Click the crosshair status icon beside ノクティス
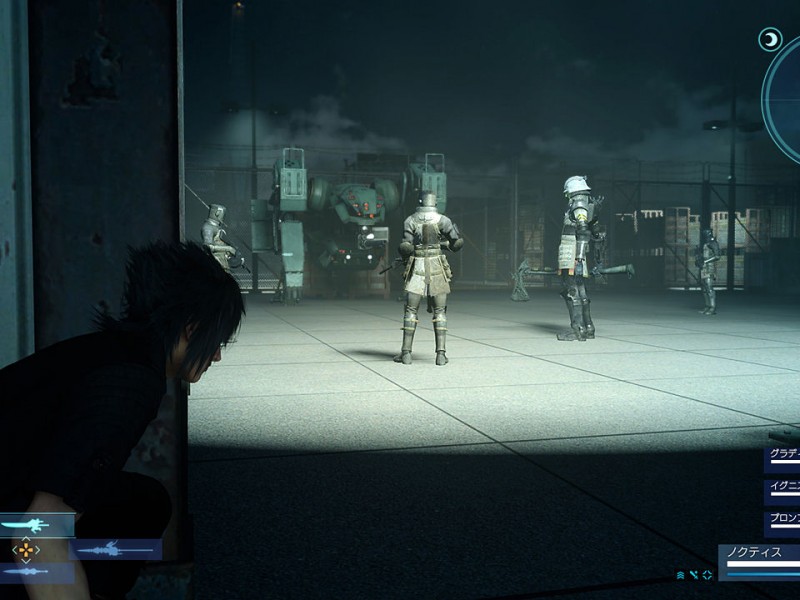The image size is (800, 600). 707,575
